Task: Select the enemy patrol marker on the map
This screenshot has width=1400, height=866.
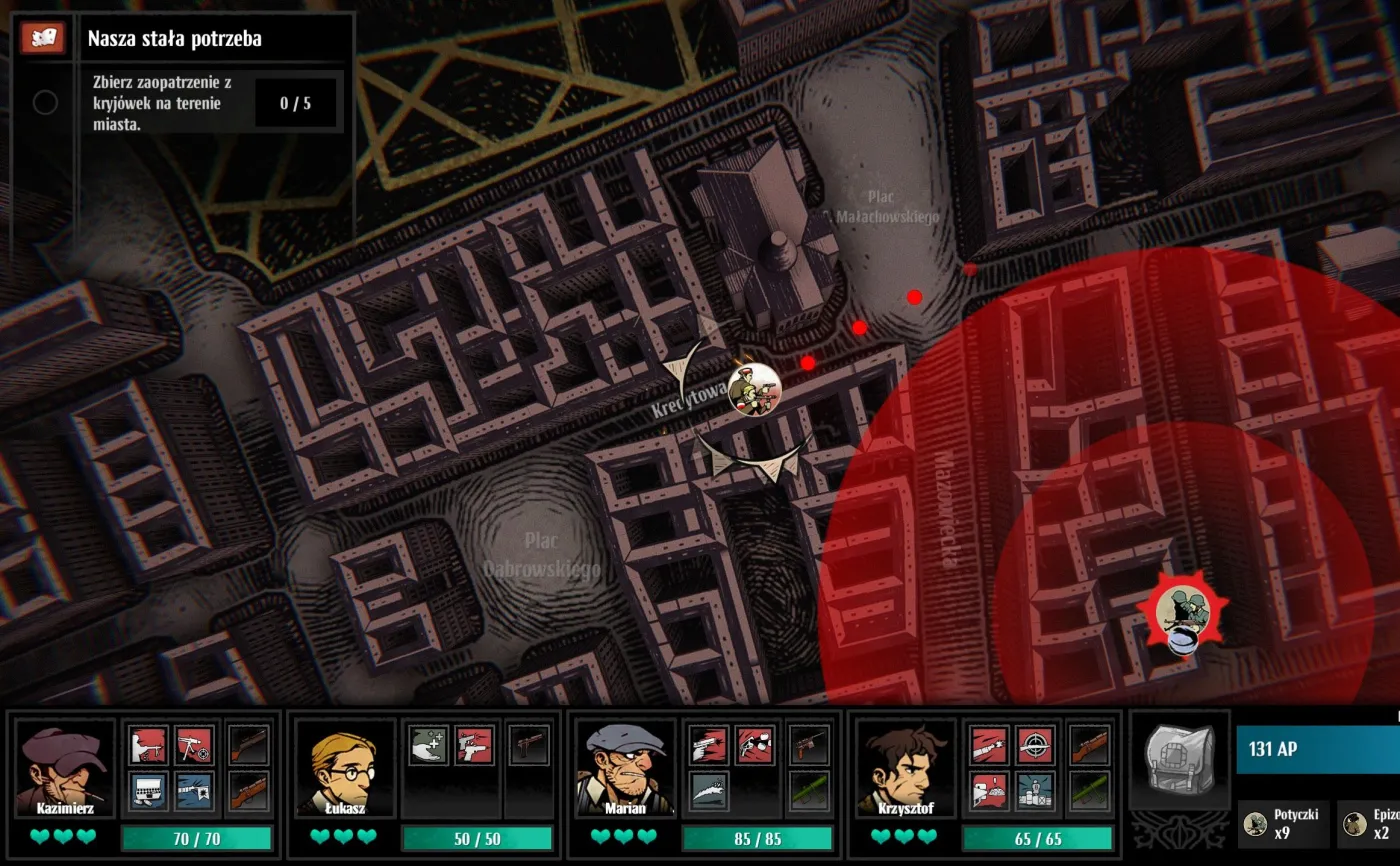Action: [x=1181, y=611]
